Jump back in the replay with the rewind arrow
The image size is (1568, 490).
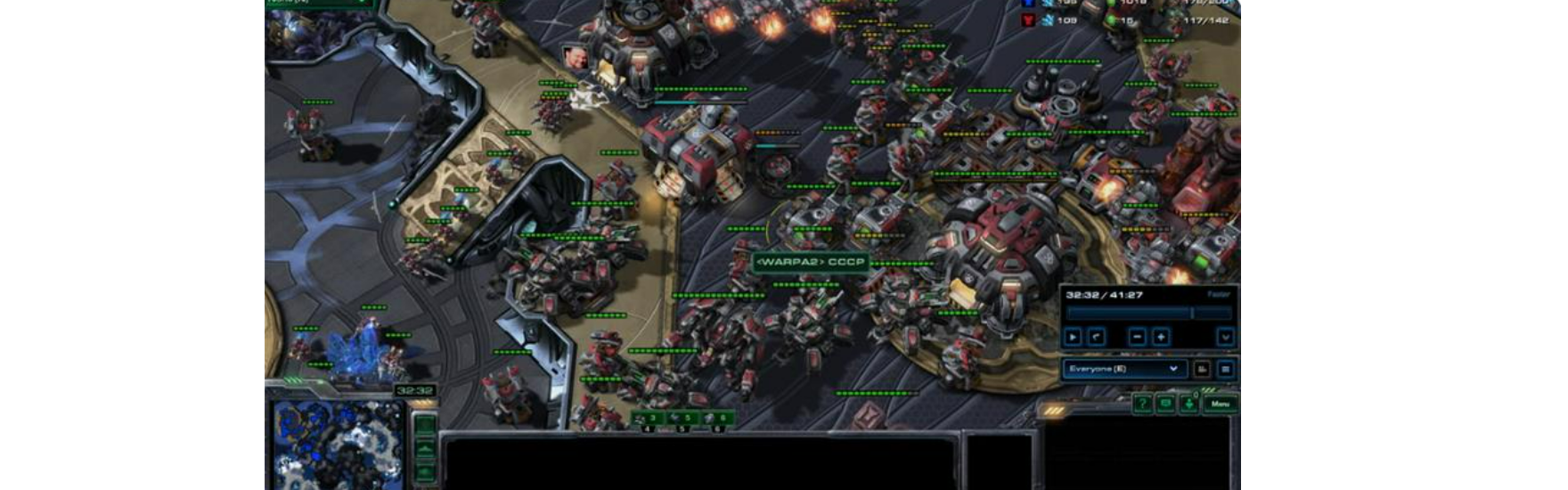[1097, 337]
